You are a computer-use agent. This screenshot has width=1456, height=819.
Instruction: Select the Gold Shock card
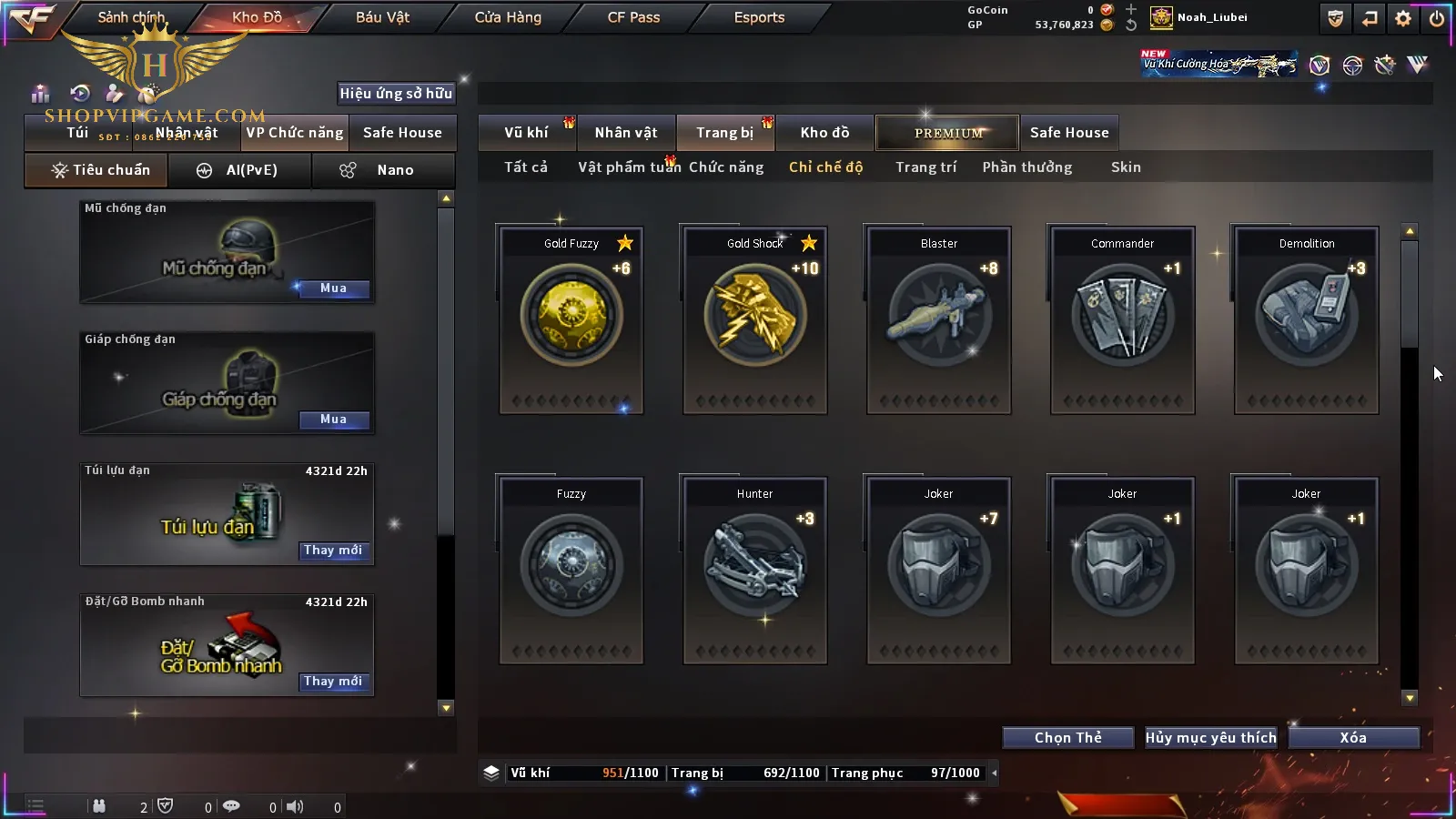click(x=755, y=319)
